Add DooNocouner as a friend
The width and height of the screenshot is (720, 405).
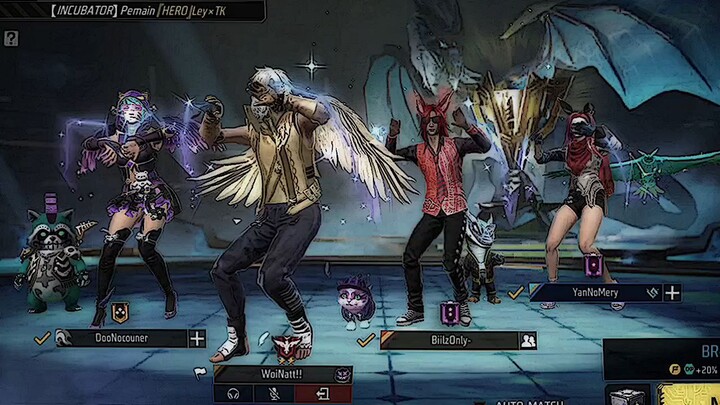click(x=197, y=339)
